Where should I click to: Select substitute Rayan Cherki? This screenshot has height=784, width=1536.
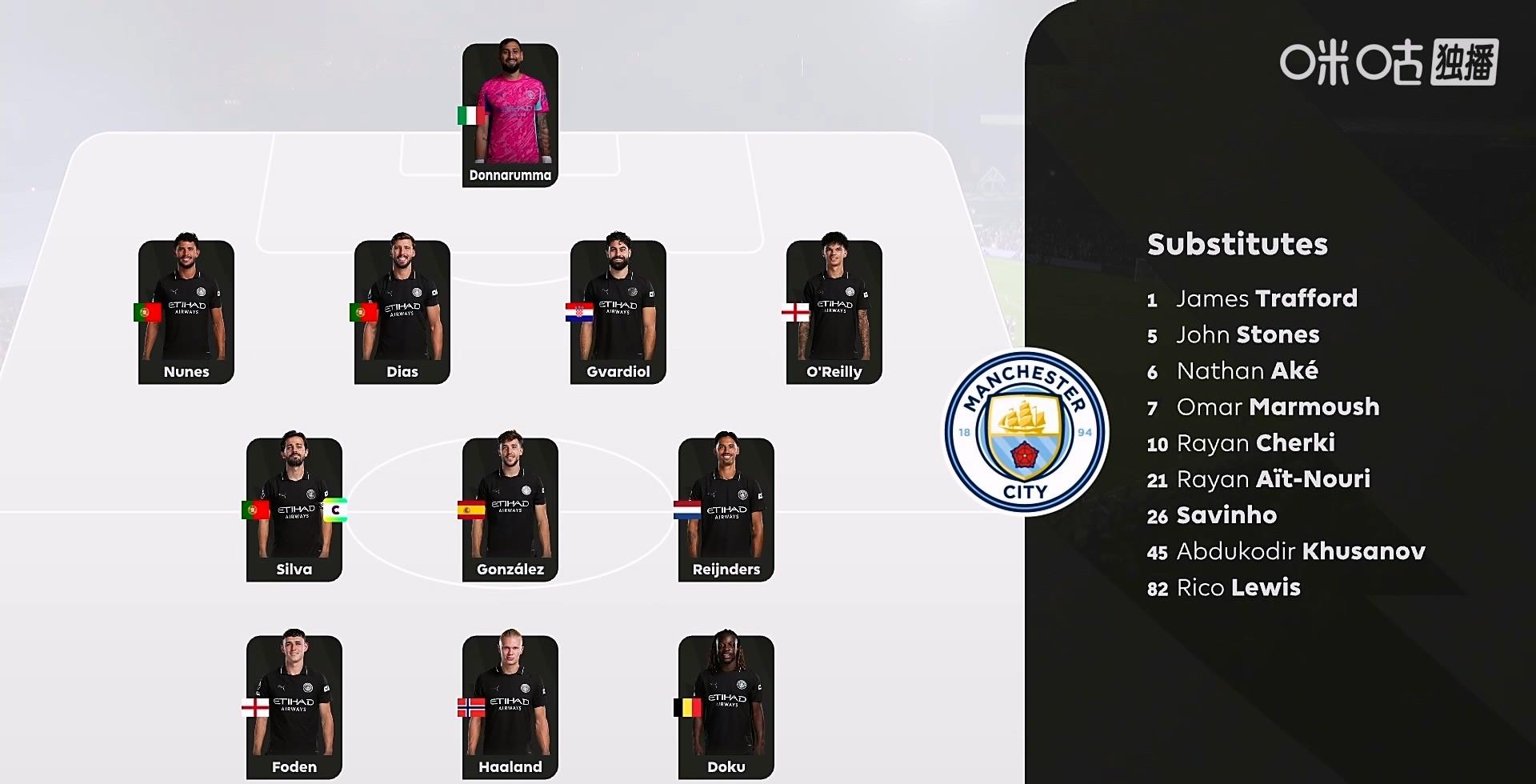click(x=1254, y=443)
